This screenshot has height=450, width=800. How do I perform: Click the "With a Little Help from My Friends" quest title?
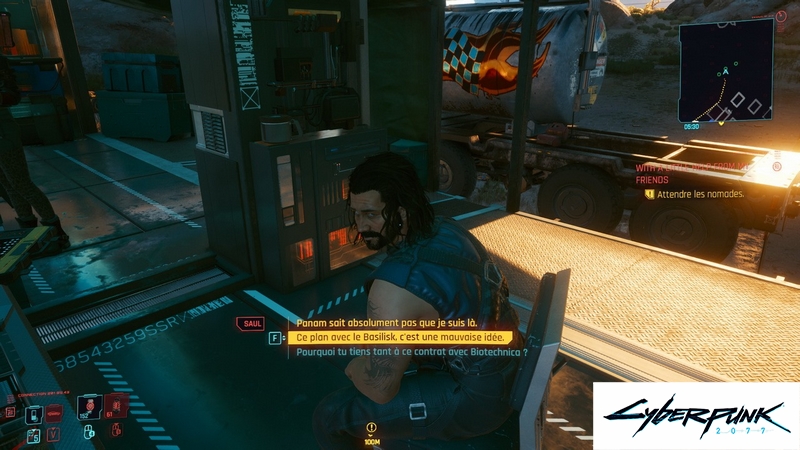pyautogui.click(x=706, y=172)
